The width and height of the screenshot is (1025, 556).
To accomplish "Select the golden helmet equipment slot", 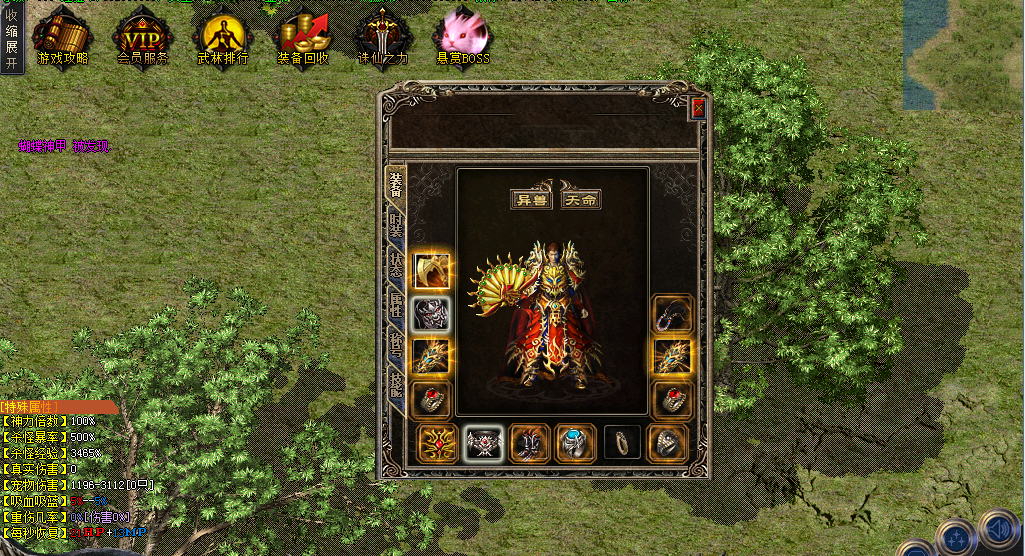I will click(431, 271).
